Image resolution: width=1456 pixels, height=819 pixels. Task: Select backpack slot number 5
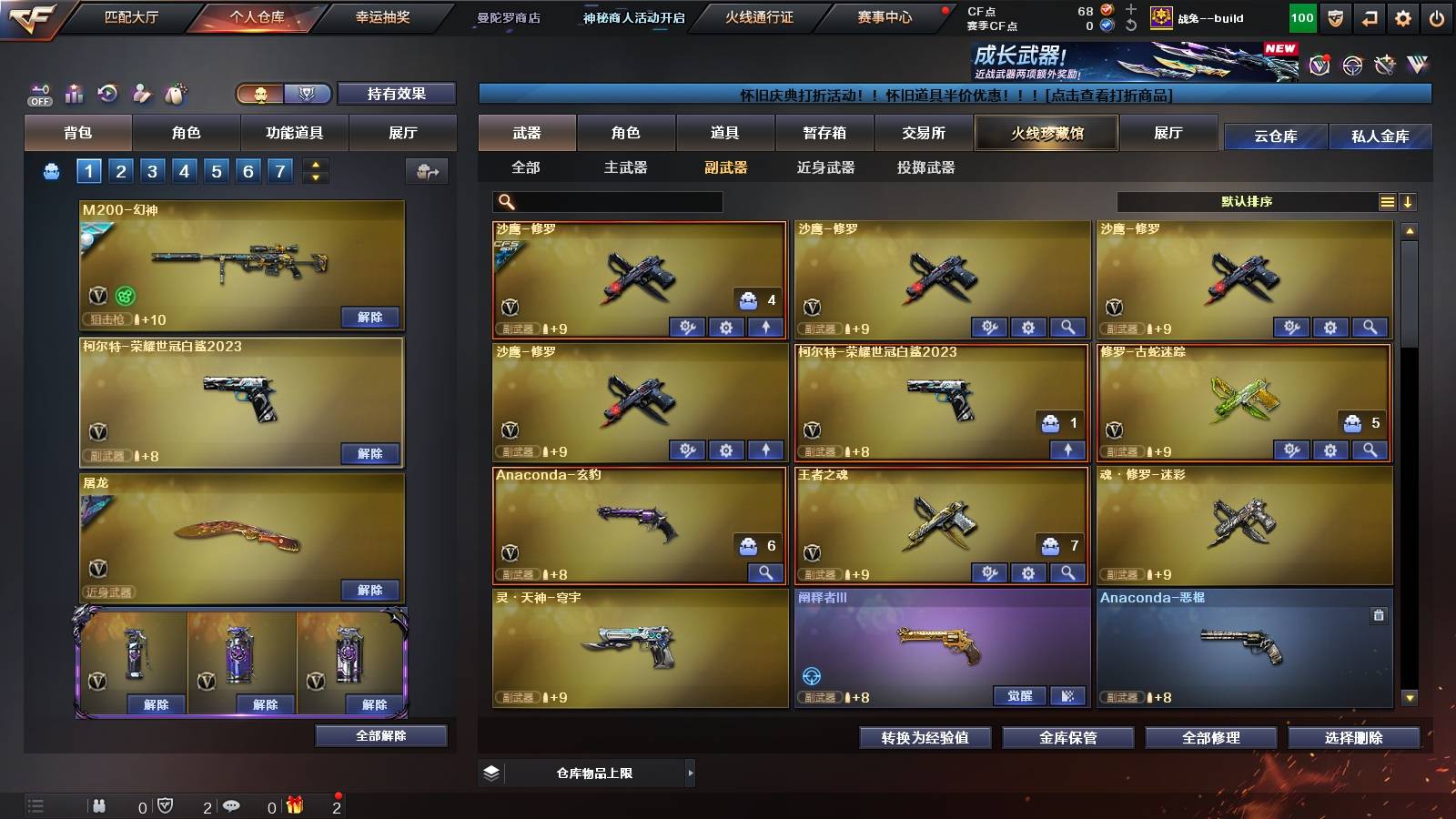pyautogui.click(x=215, y=170)
